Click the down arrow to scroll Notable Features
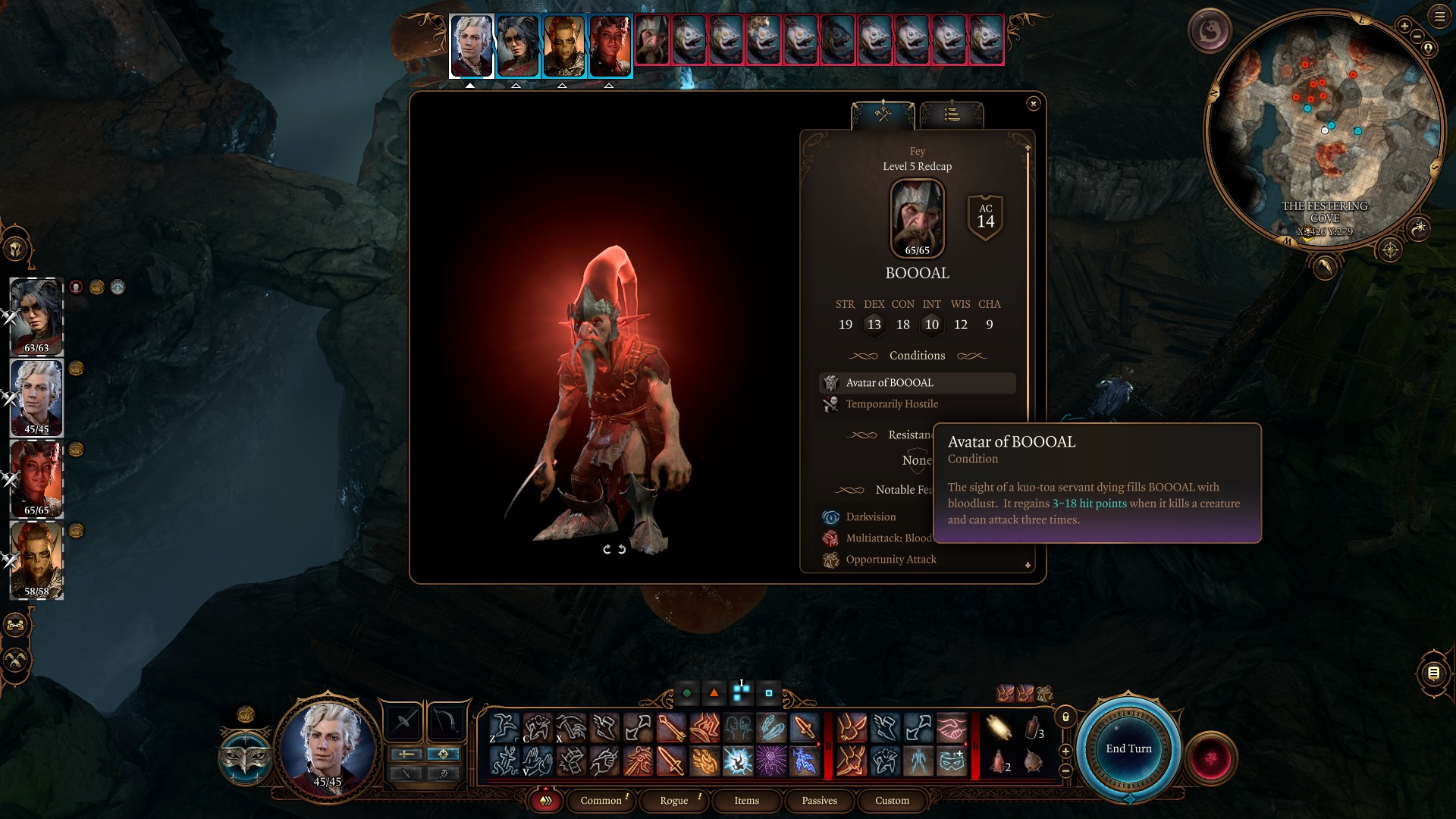 tap(1028, 565)
